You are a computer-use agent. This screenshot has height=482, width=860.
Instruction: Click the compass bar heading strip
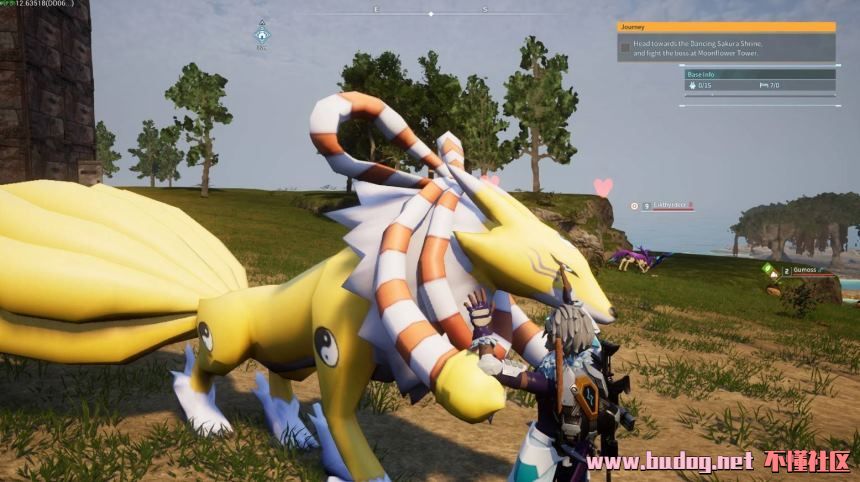430,13
